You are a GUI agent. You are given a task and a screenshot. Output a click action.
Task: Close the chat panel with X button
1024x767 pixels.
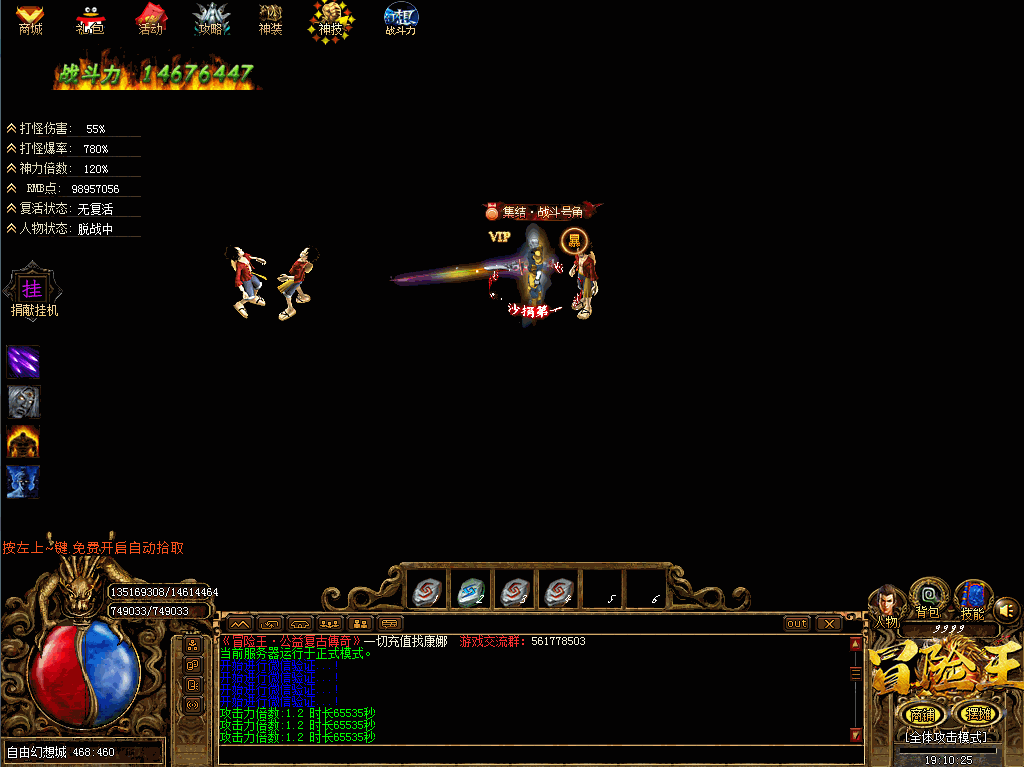coord(829,624)
